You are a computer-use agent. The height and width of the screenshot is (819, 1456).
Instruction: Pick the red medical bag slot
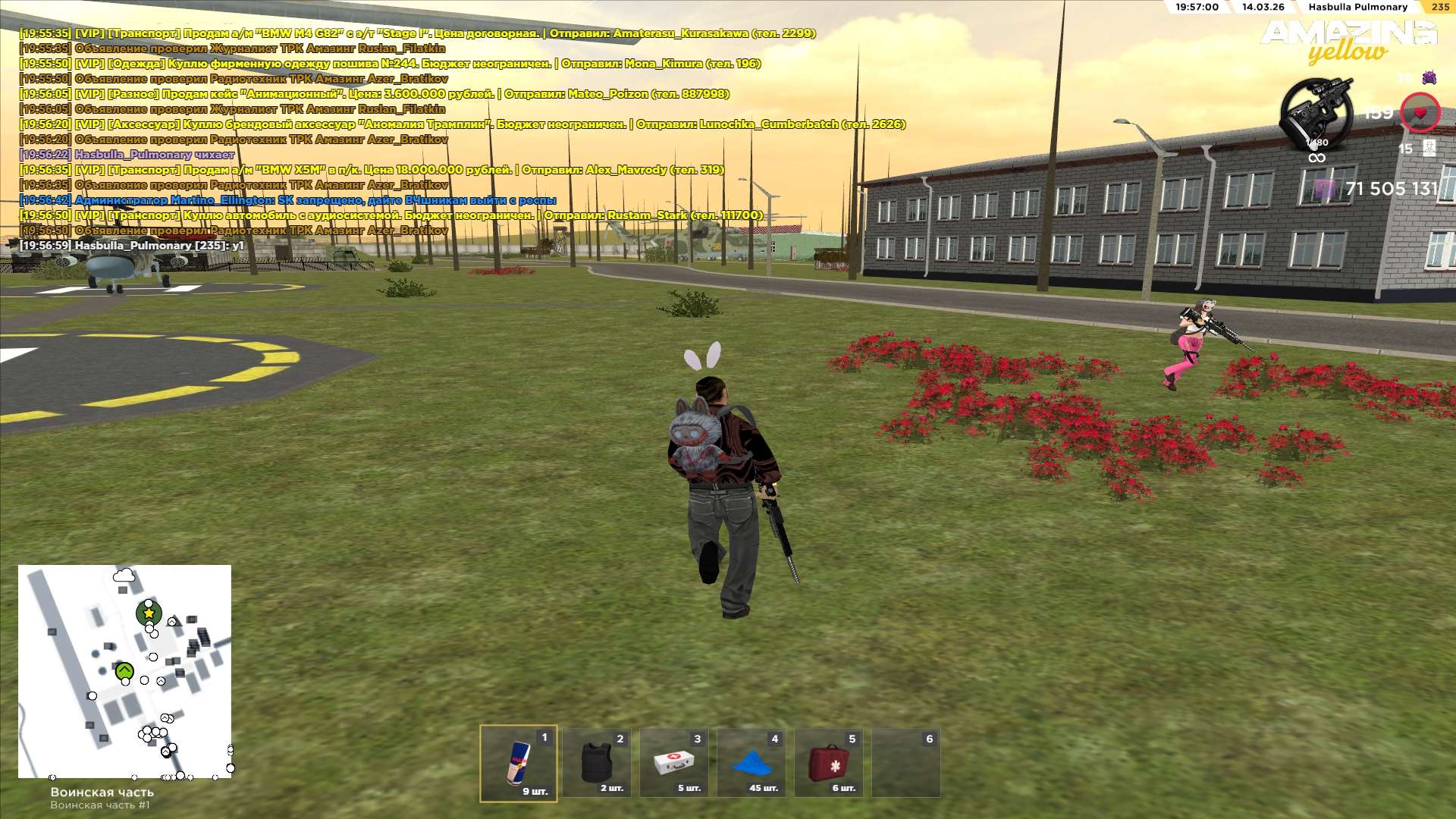tap(829, 763)
